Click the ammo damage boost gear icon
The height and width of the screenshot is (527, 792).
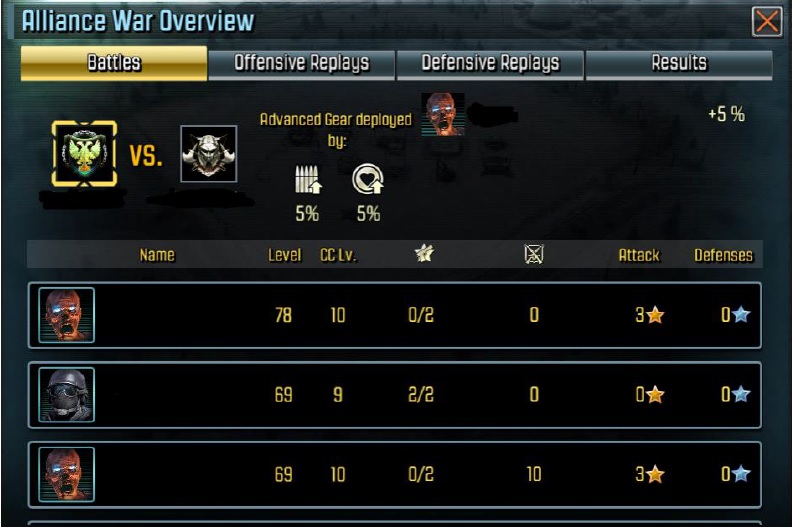308,180
